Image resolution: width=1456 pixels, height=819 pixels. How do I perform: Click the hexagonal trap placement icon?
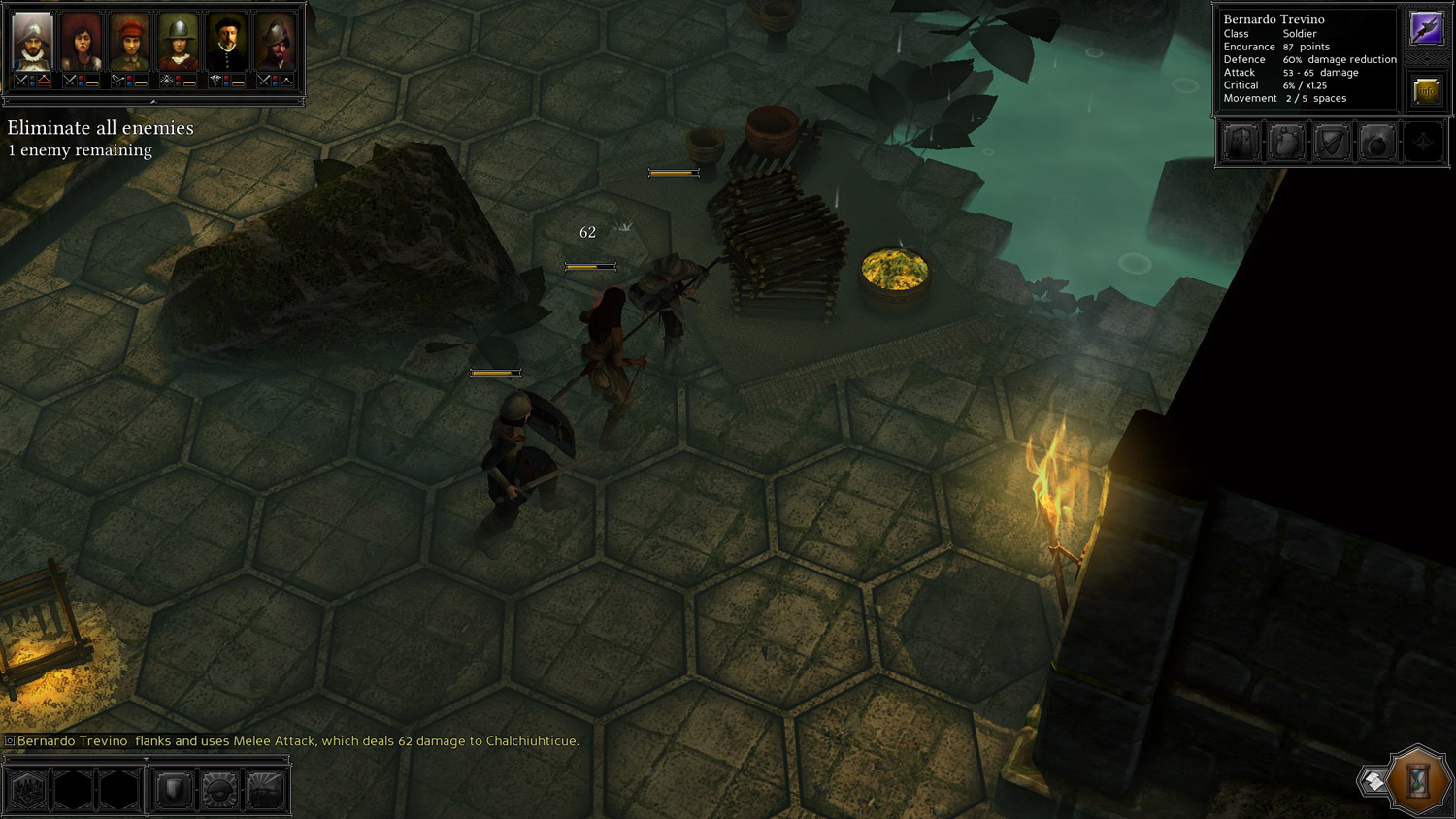coord(28,790)
